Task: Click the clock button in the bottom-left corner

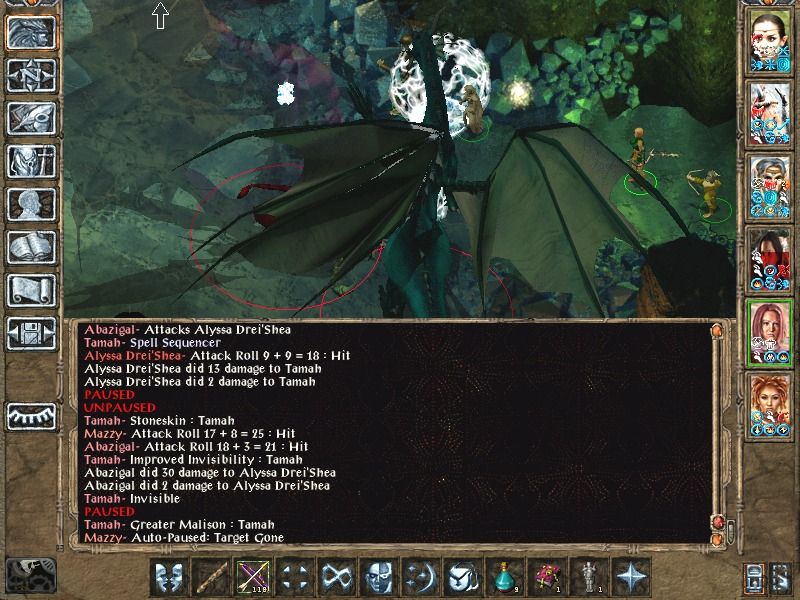Action: click(28, 574)
